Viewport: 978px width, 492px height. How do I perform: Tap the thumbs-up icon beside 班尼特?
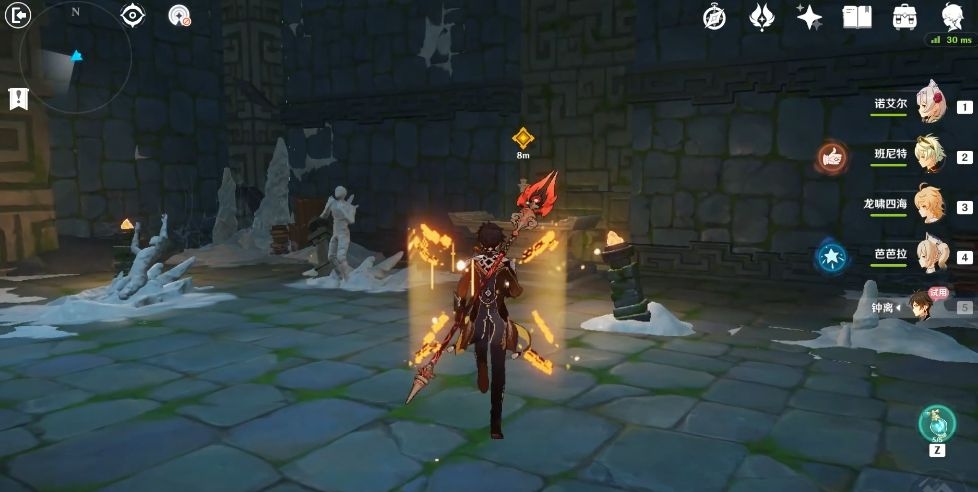831,156
